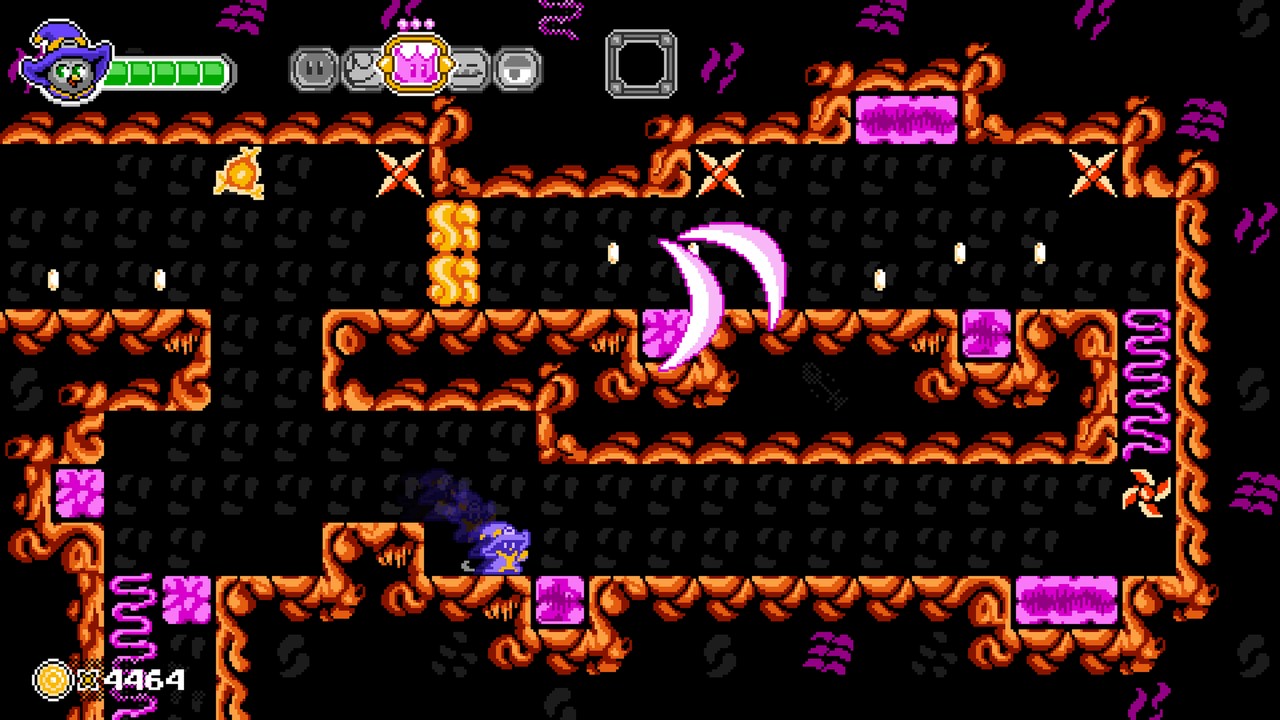Screen dimensions: 1280x720
Task: Click the selected pink crown ability icon
Action: click(413, 65)
